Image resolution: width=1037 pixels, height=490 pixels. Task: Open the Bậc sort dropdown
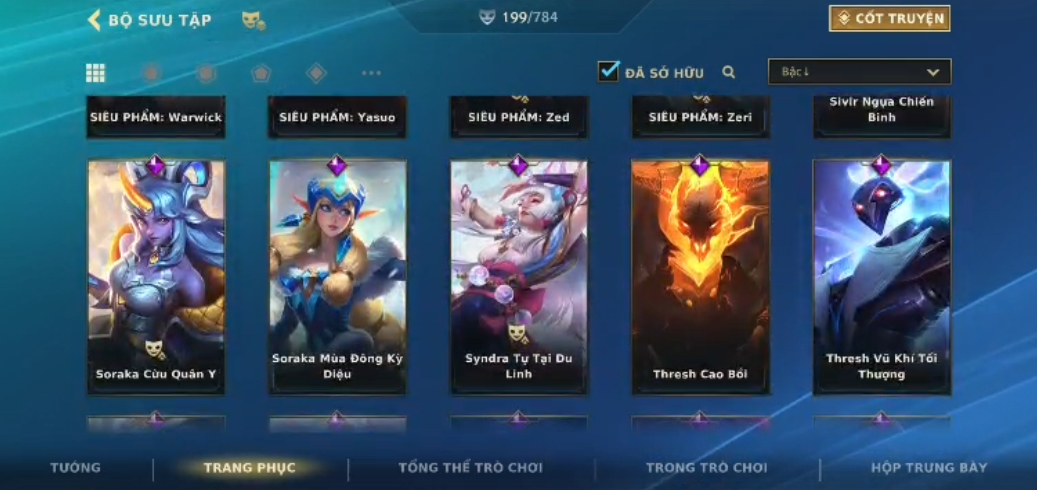859,72
